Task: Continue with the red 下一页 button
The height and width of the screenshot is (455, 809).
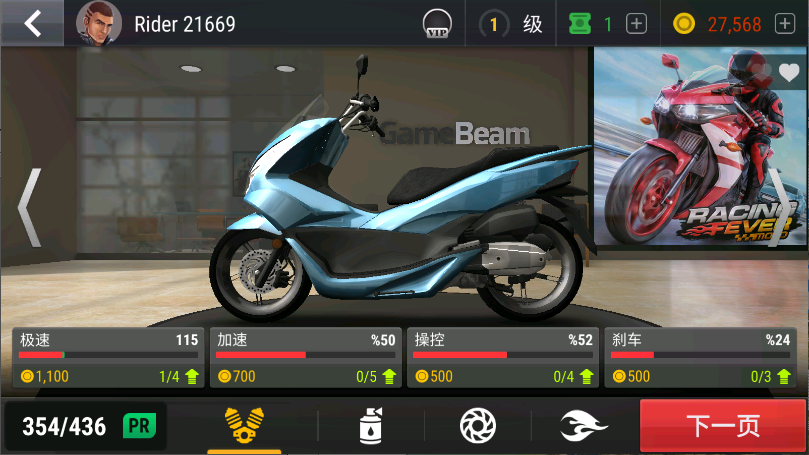Action: (723, 426)
